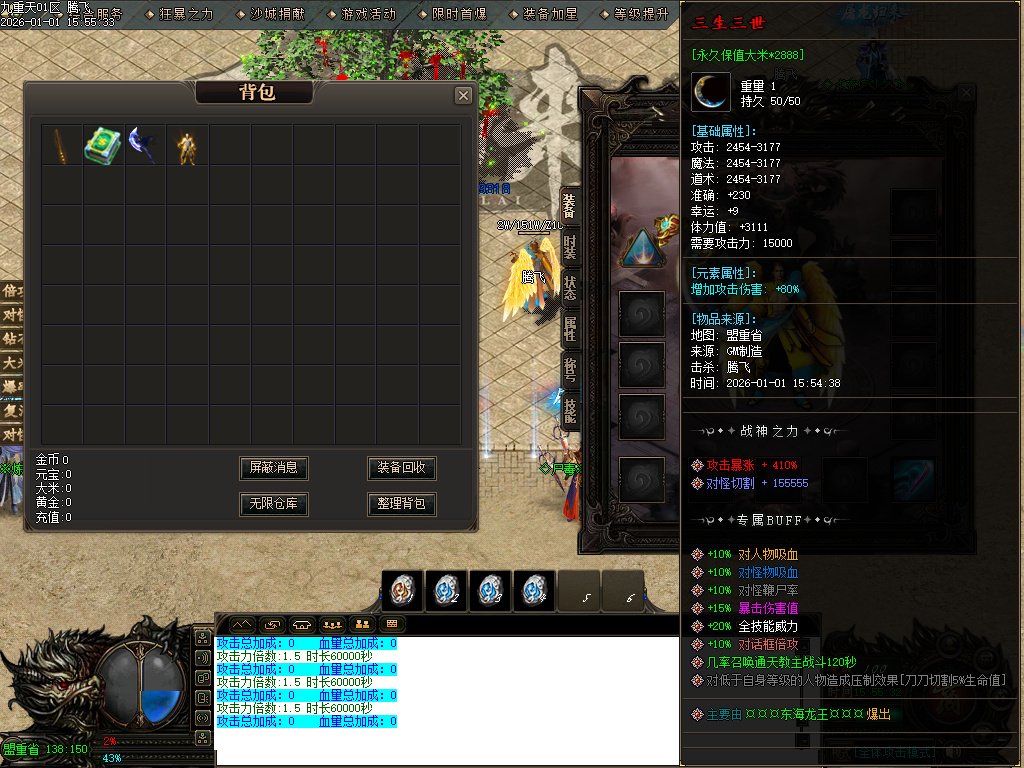Open the 技能 skills tab
1024x768 pixels.
(x=570, y=411)
